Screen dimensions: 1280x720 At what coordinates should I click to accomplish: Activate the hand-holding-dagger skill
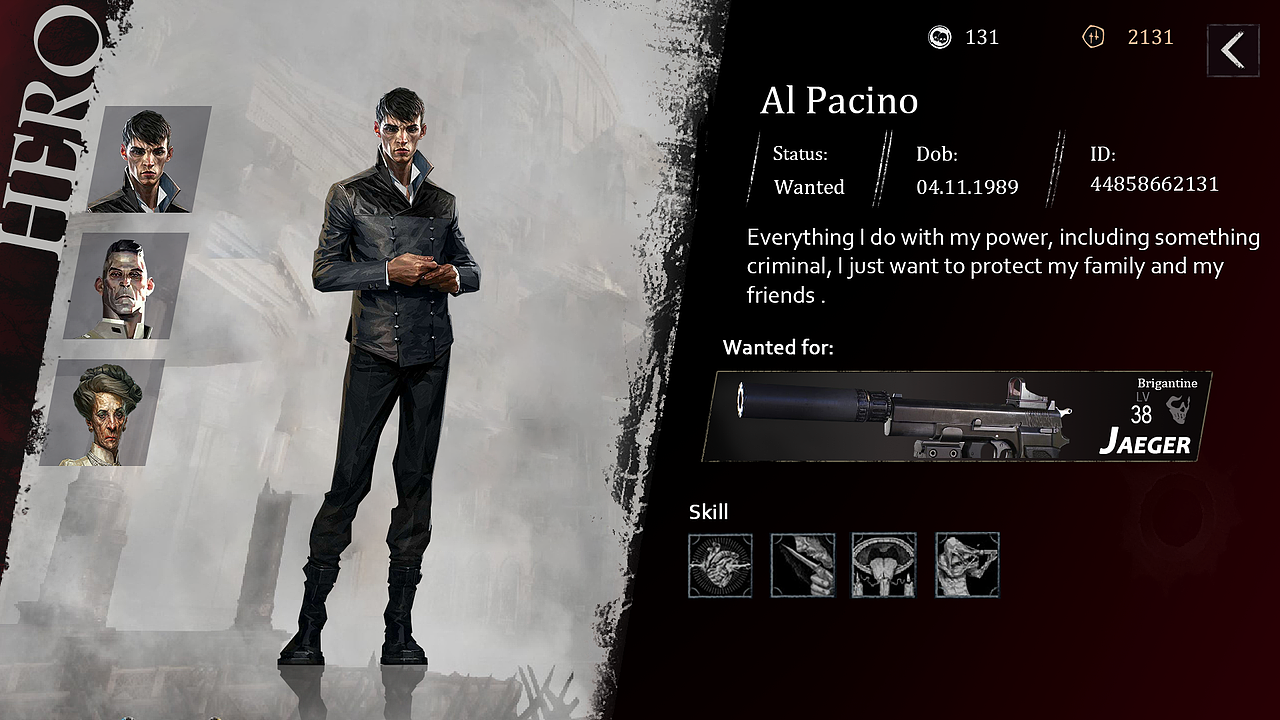tap(802, 565)
